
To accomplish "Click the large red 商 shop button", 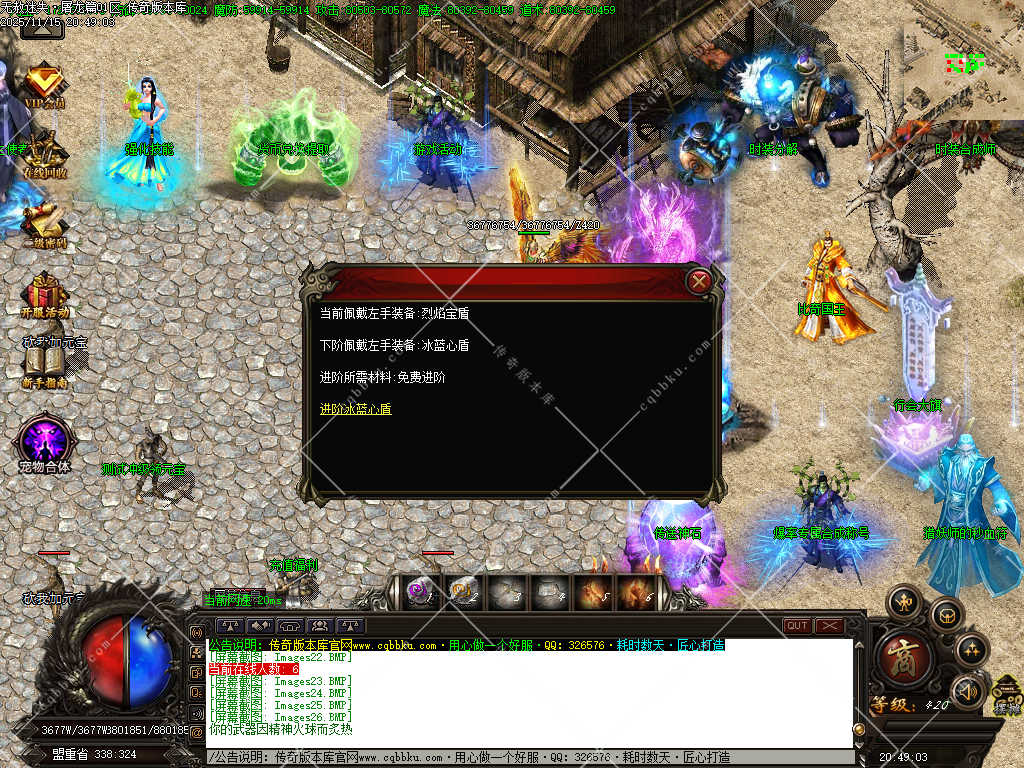I will (906, 658).
